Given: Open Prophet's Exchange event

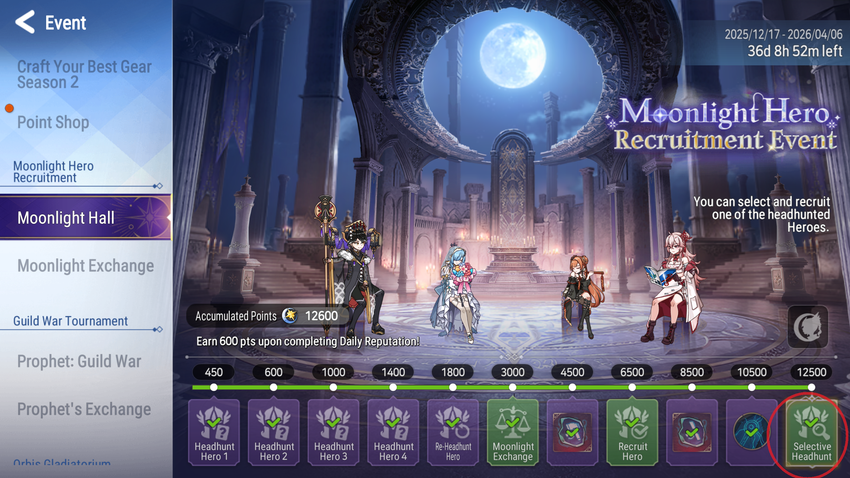Looking at the screenshot, I should pos(84,409).
